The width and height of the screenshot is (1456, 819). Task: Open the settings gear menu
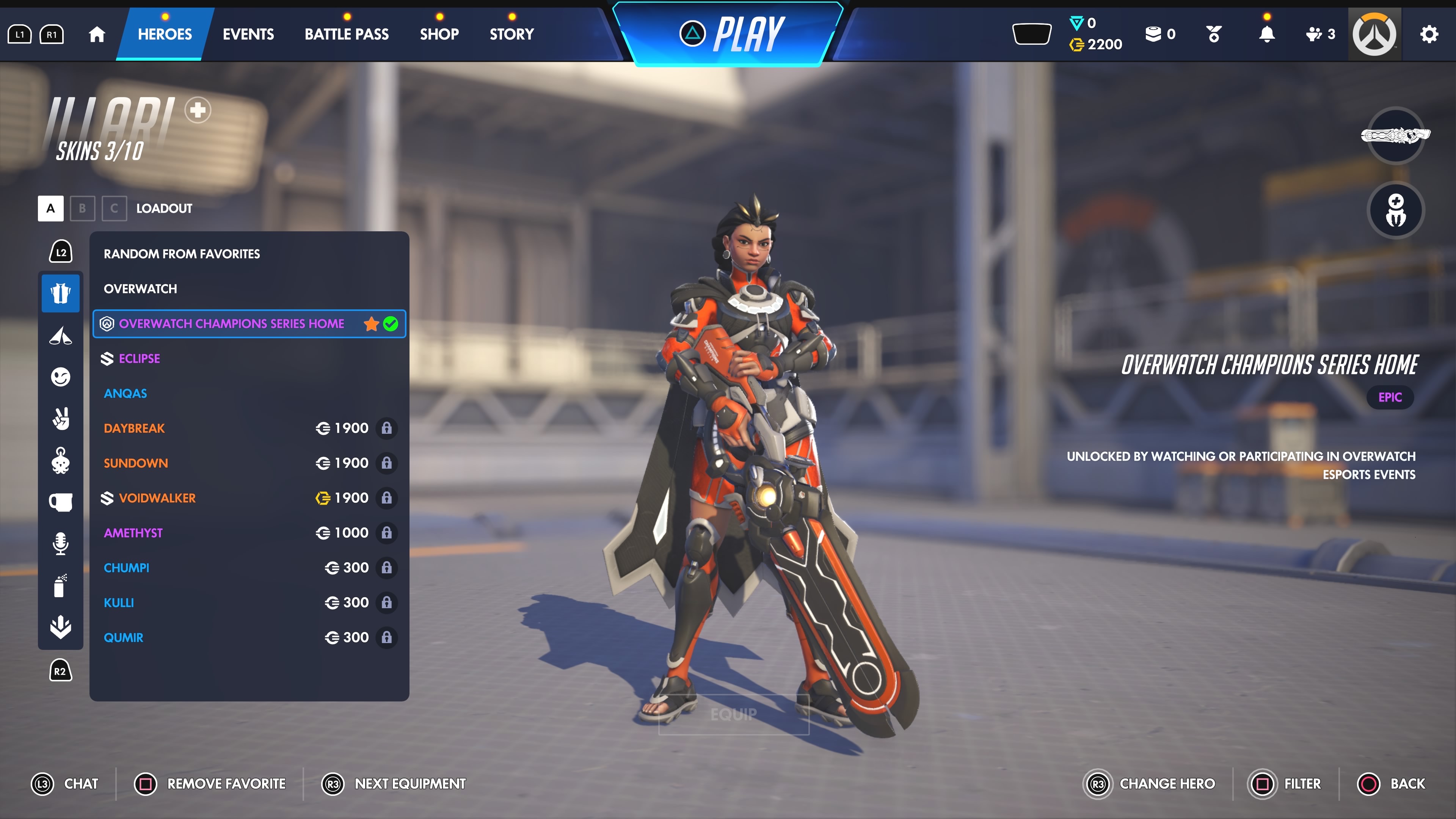1429,35
